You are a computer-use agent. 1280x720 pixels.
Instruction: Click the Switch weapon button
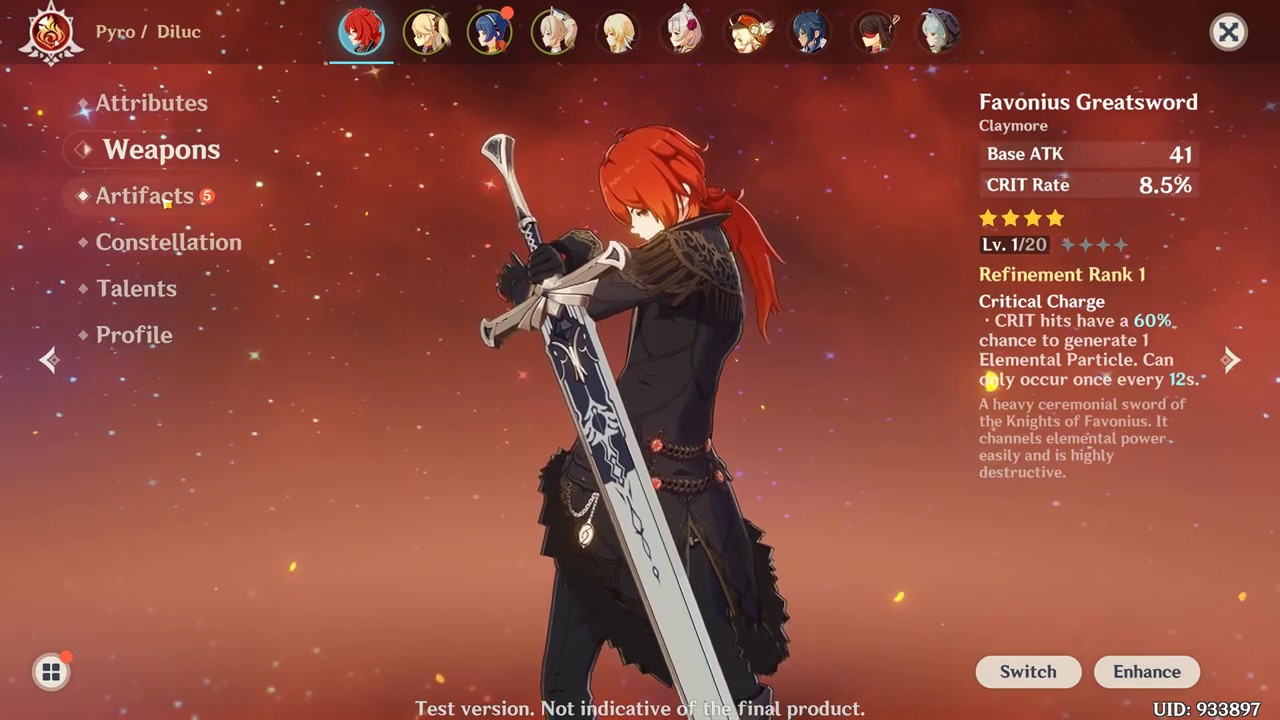coord(1028,672)
